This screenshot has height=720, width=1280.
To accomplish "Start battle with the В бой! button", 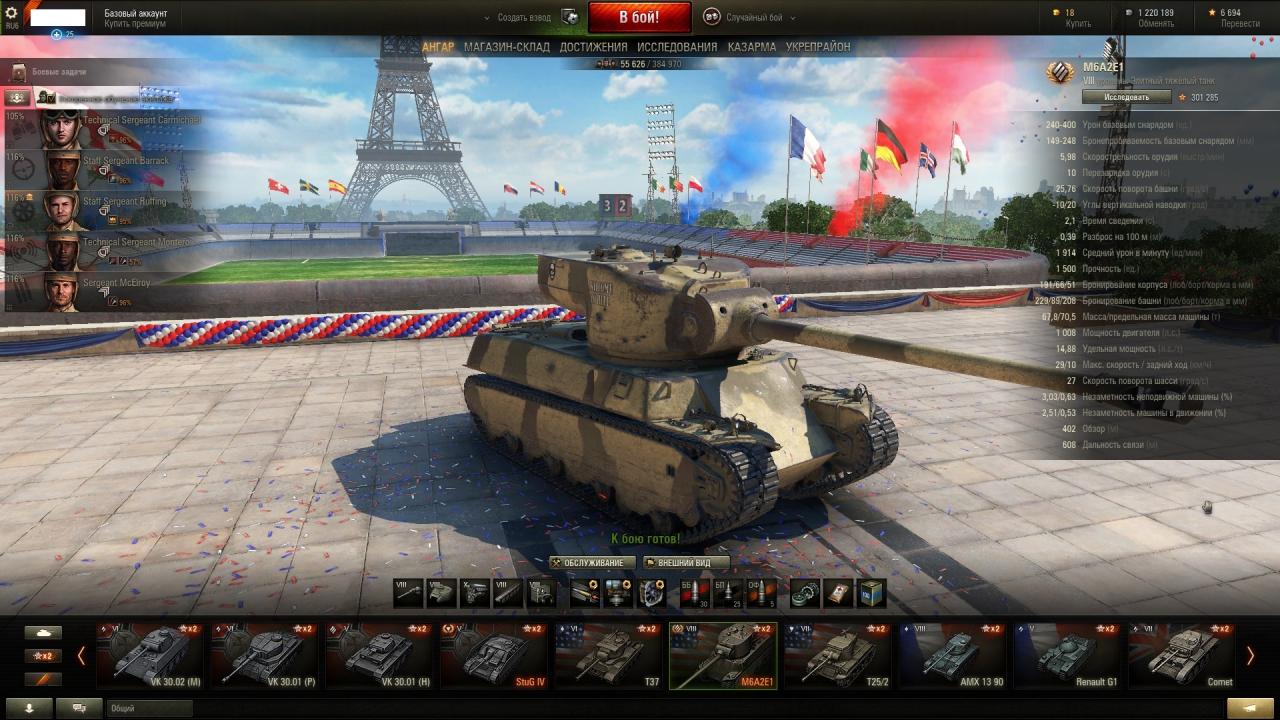I will click(x=639, y=17).
